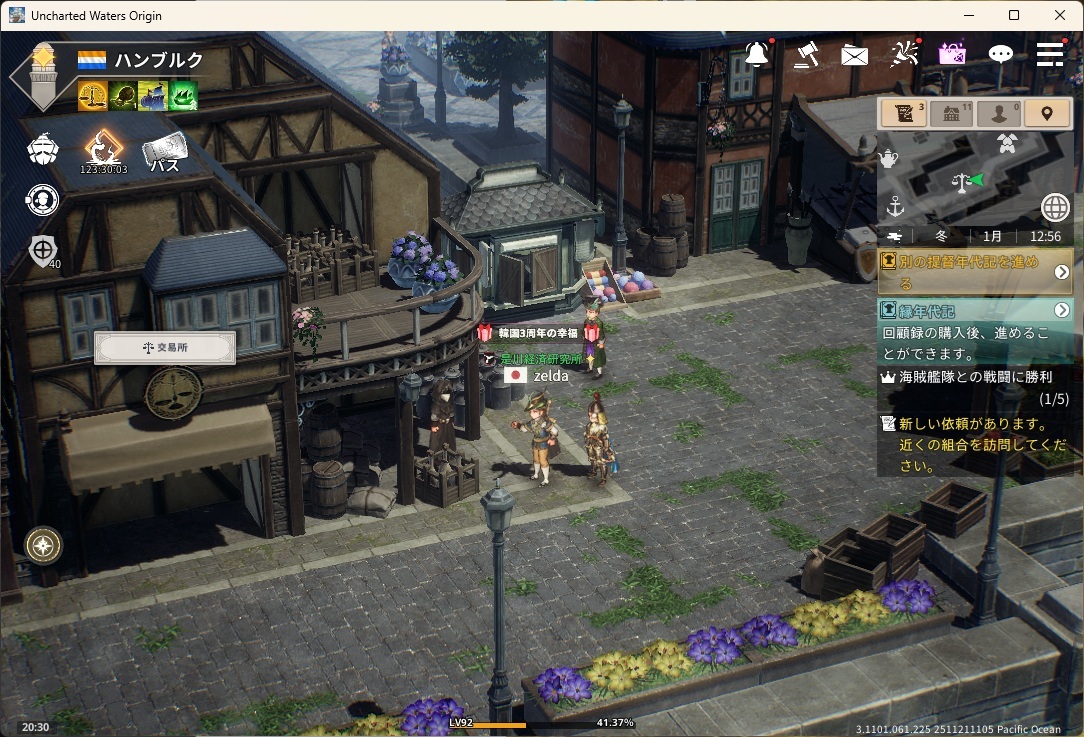The height and width of the screenshot is (737, 1084).
Task: Open the ship fleet icon
Action: pyautogui.click(x=42, y=150)
